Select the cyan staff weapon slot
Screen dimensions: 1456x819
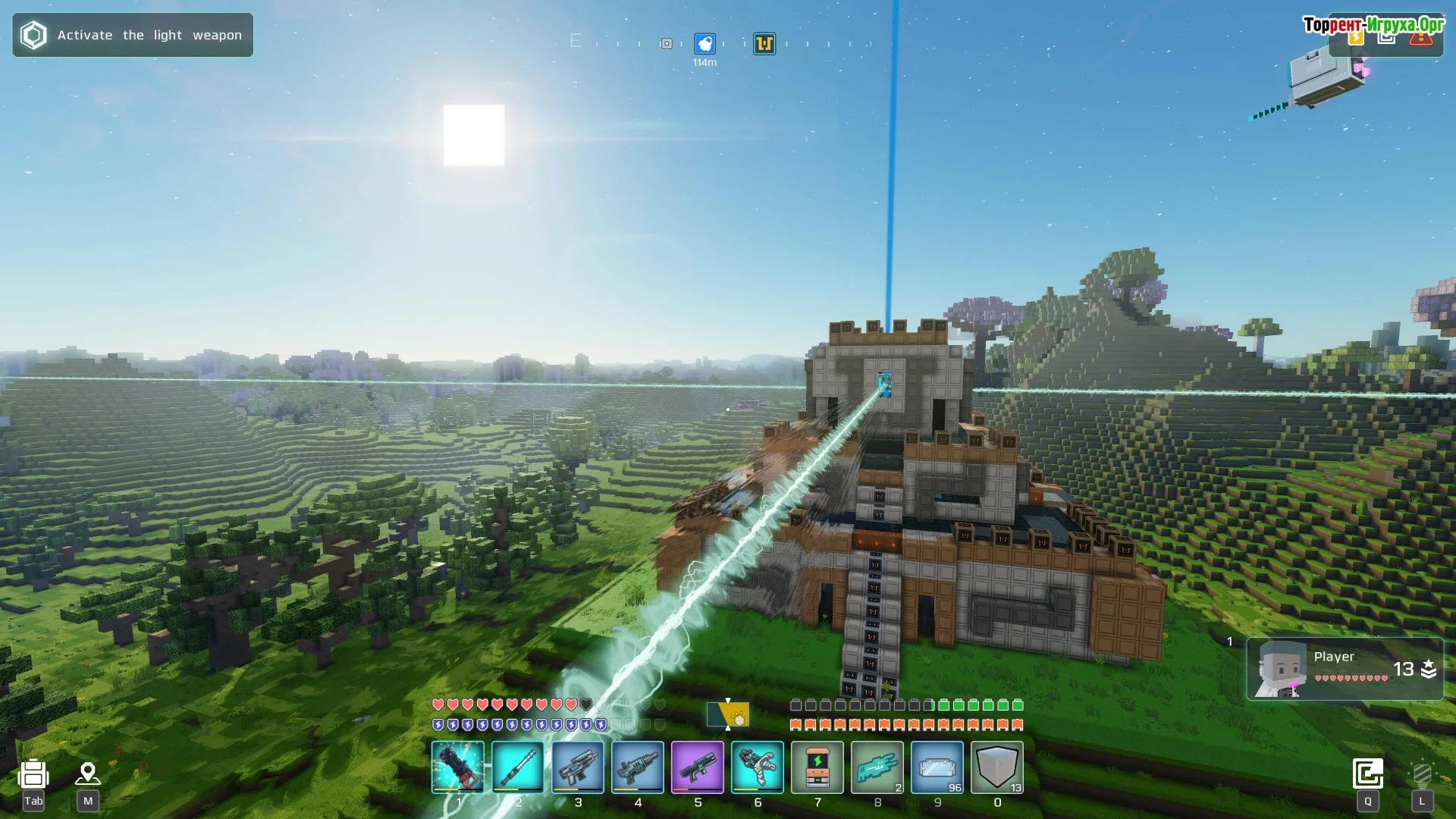[x=517, y=767]
